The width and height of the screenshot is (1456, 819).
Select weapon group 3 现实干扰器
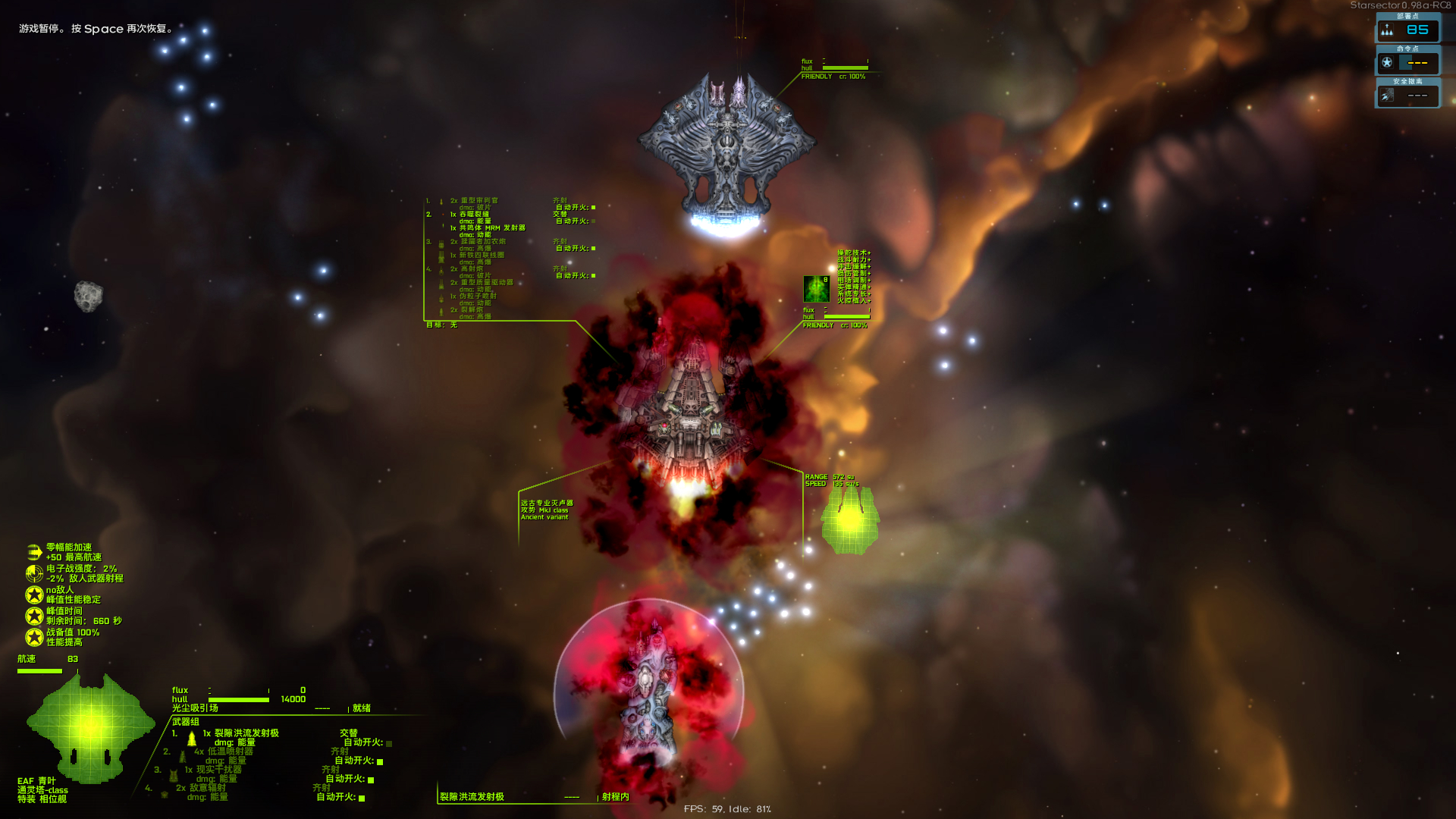point(218,770)
